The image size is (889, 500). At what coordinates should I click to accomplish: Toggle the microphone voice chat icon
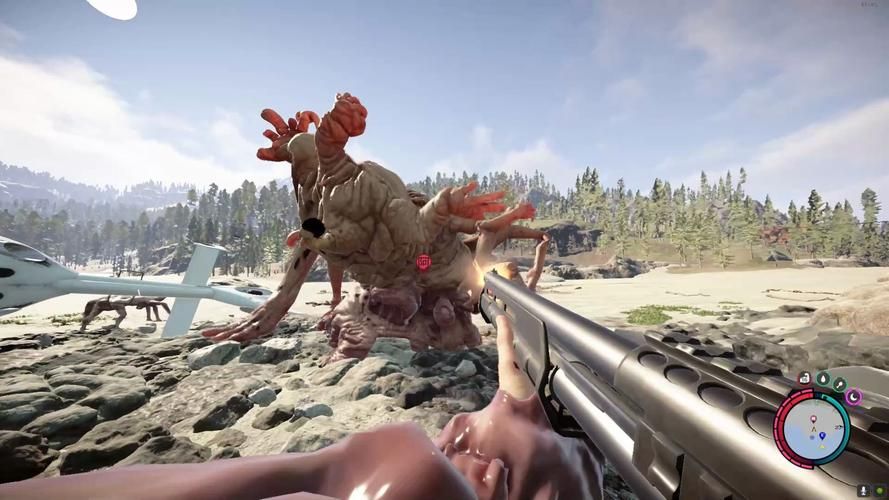863,492
